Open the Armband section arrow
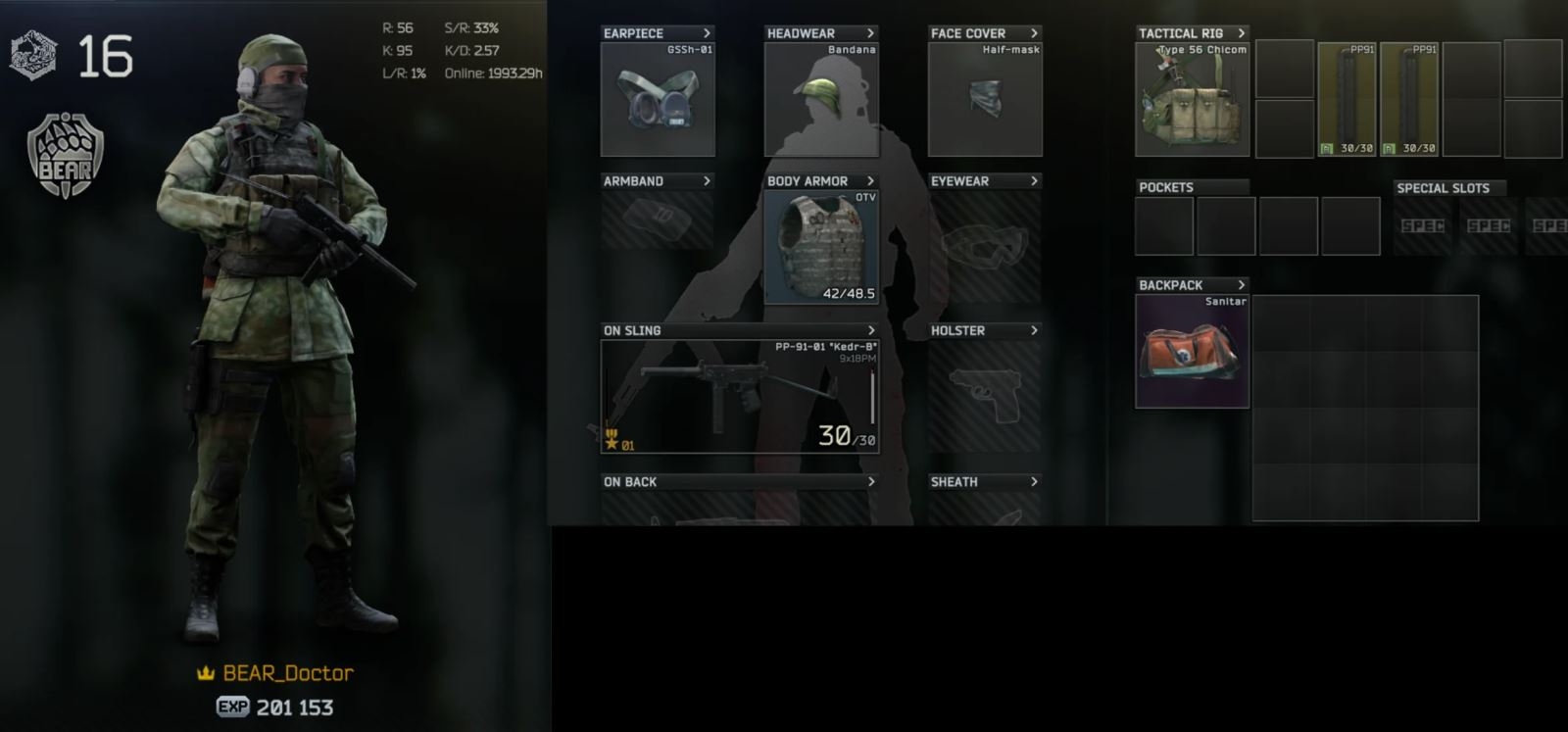The height and width of the screenshot is (732, 1568). [x=705, y=181]
